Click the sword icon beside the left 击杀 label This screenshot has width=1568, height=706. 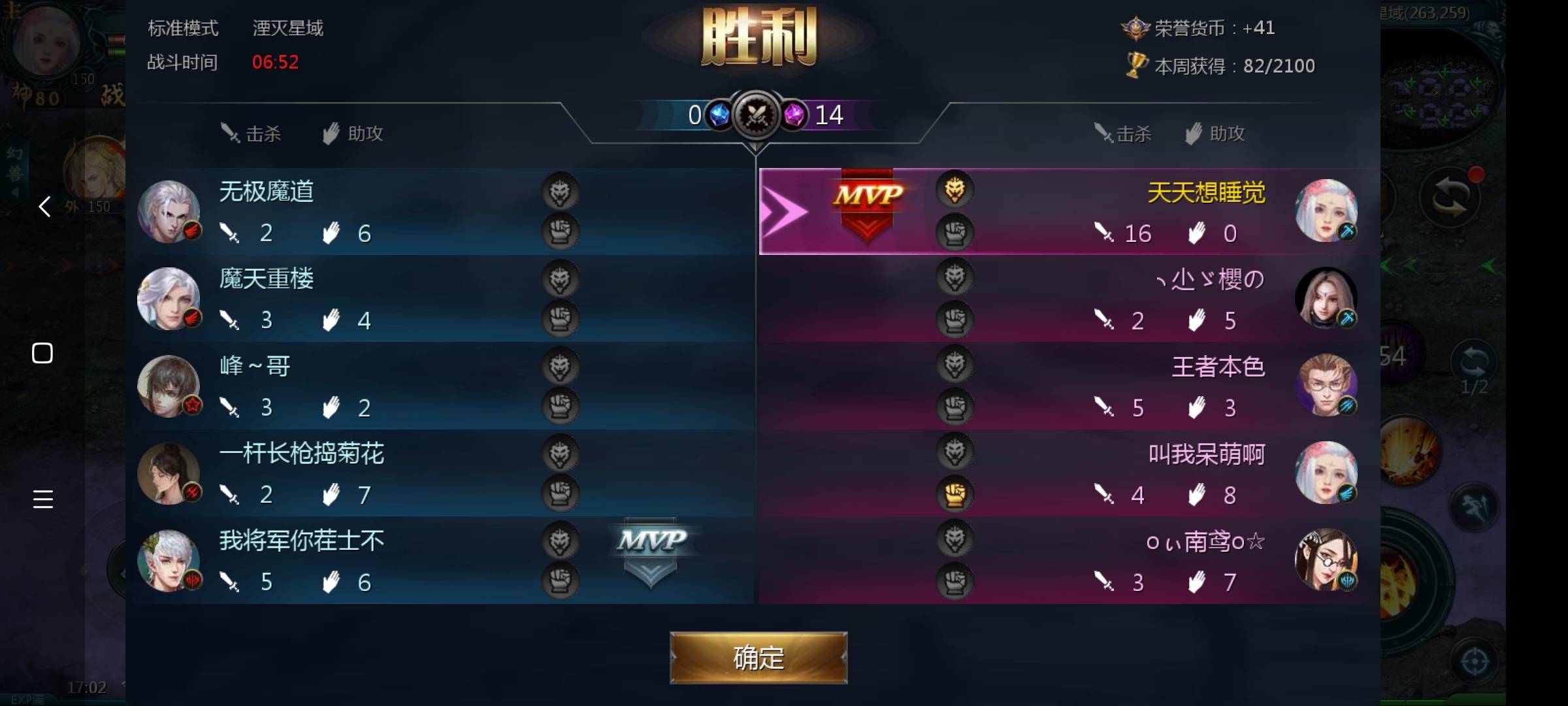click(x=230, y=133)
